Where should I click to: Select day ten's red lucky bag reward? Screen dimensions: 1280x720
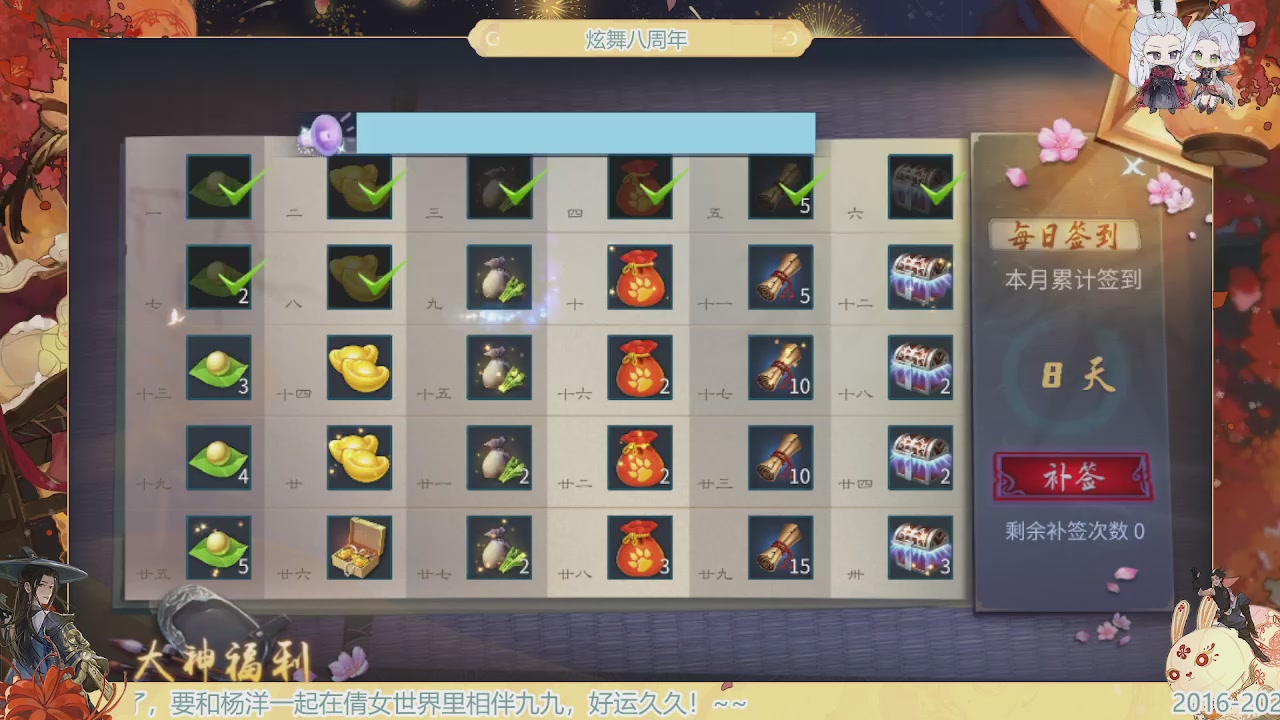(x=640, y=278)
